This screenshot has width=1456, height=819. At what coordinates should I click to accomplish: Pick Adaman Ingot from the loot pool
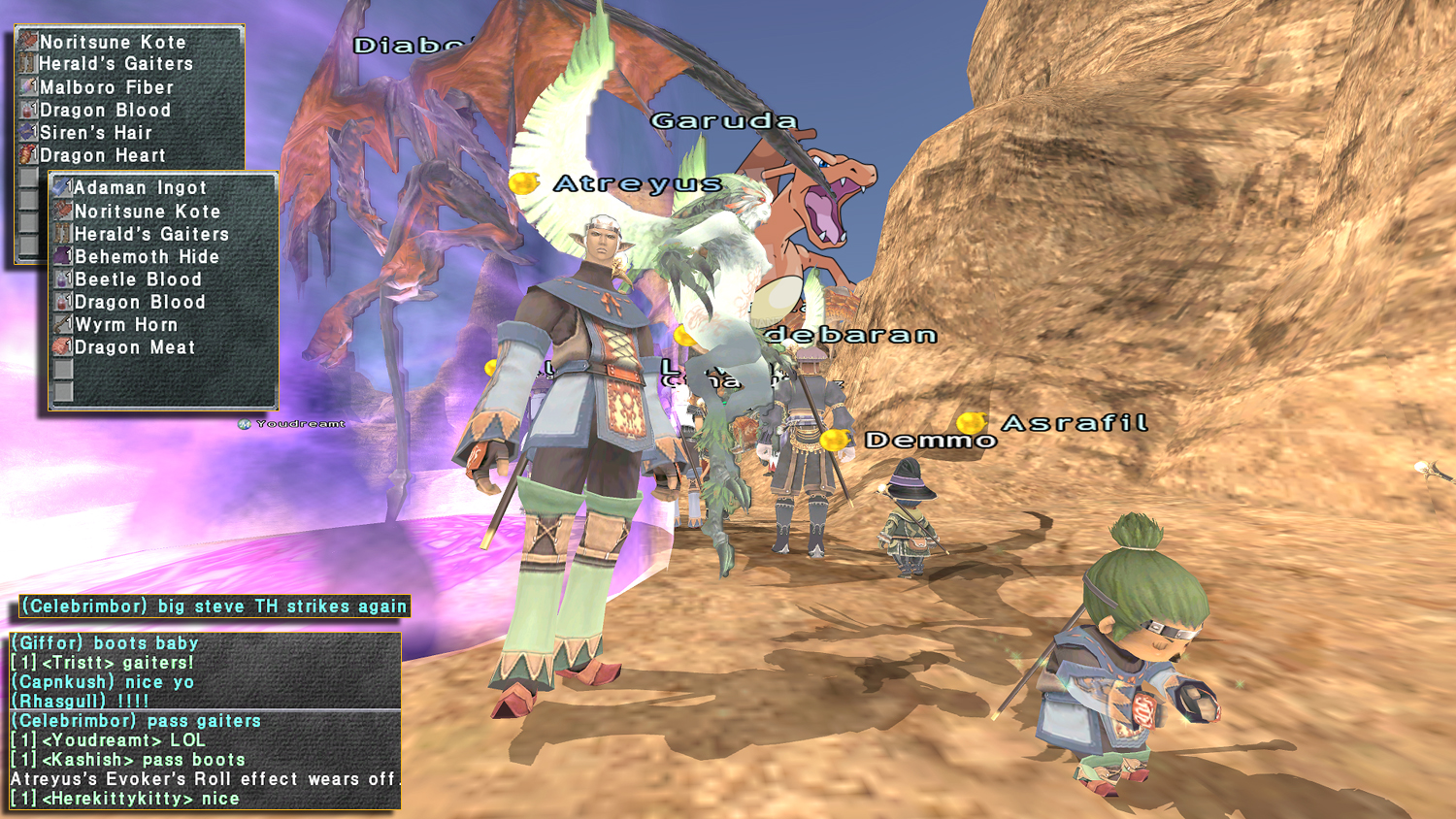point(140,188)
